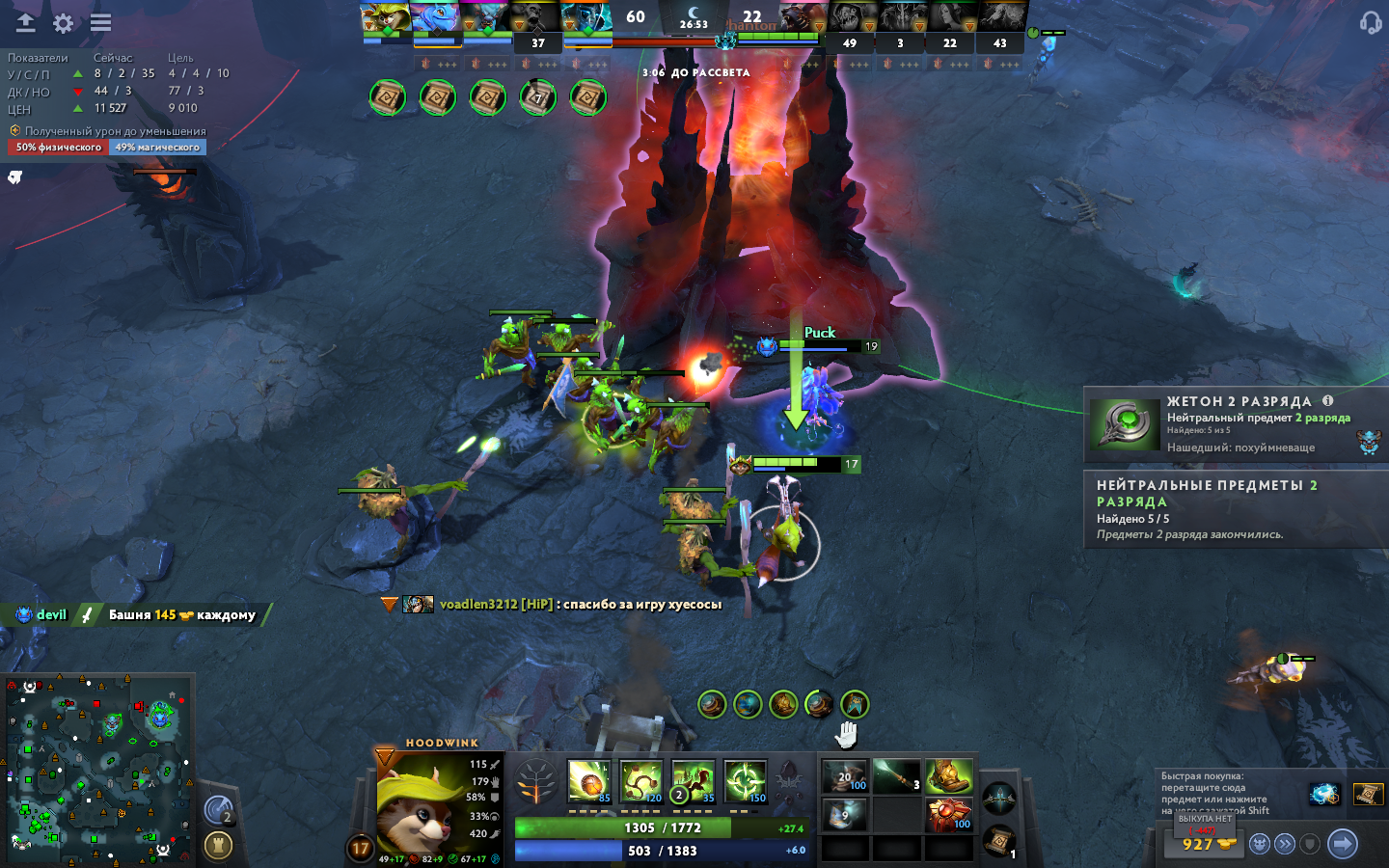Open the voice headset icon
The height and width of the screenshot is (868, 1389).
click(x=1370, y=23)
